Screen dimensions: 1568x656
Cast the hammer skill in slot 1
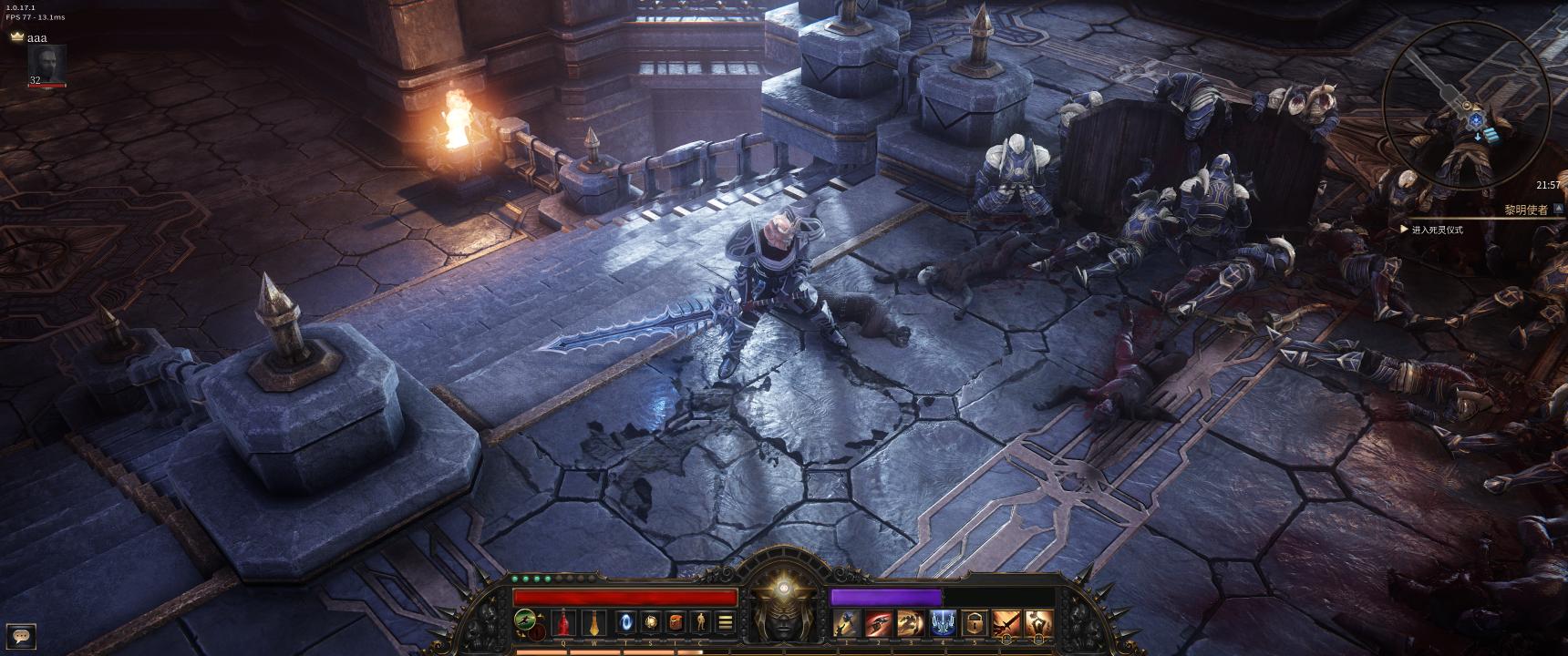click(x=848, y=621)
